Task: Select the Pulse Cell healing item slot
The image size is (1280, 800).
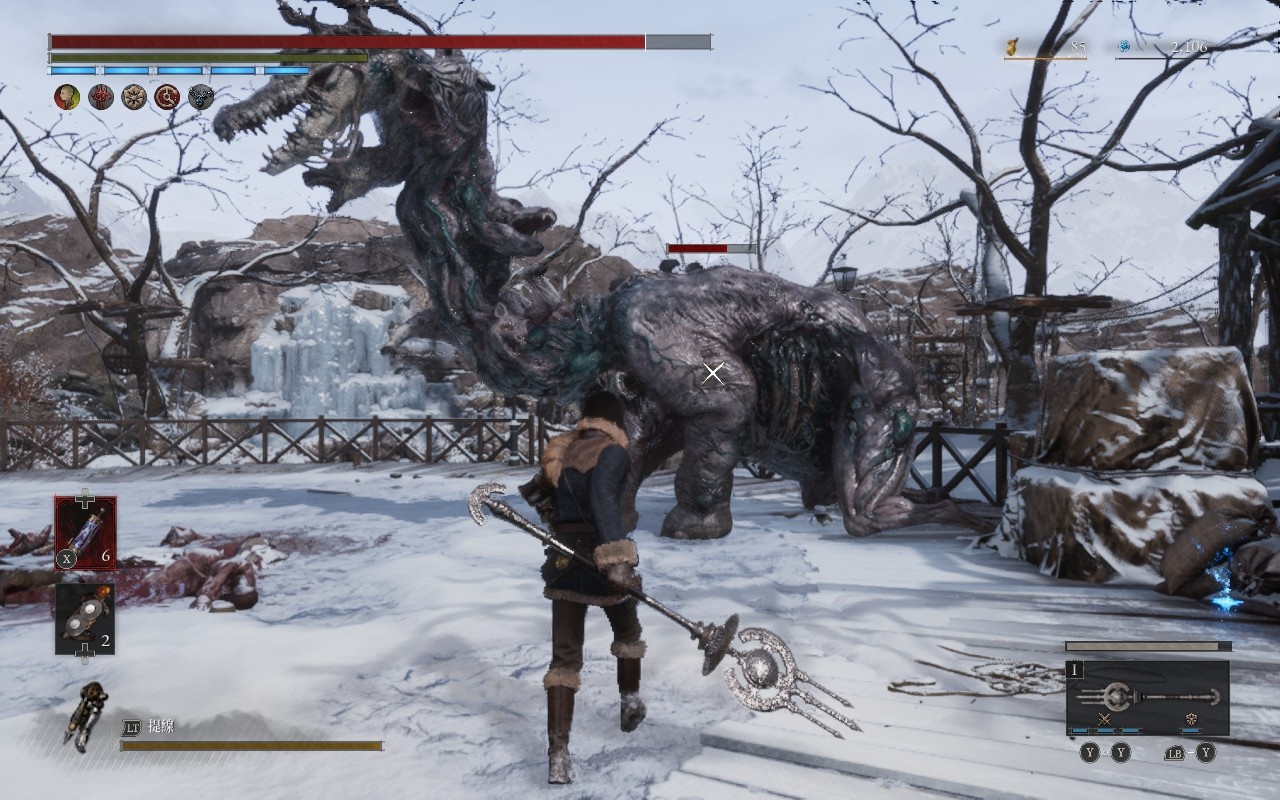Action: (85, 533)
